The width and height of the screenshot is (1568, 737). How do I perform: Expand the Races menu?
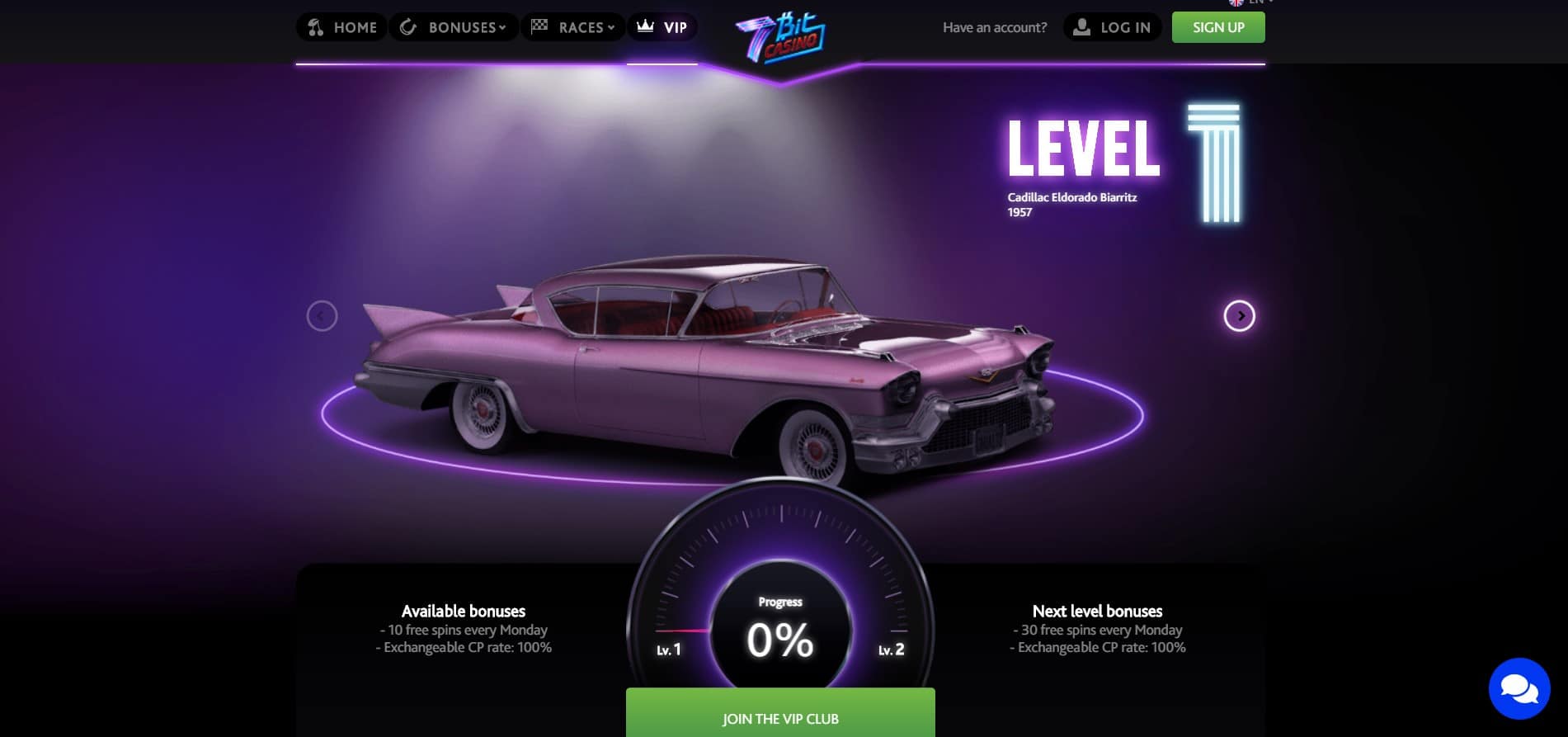click(573, 27)
